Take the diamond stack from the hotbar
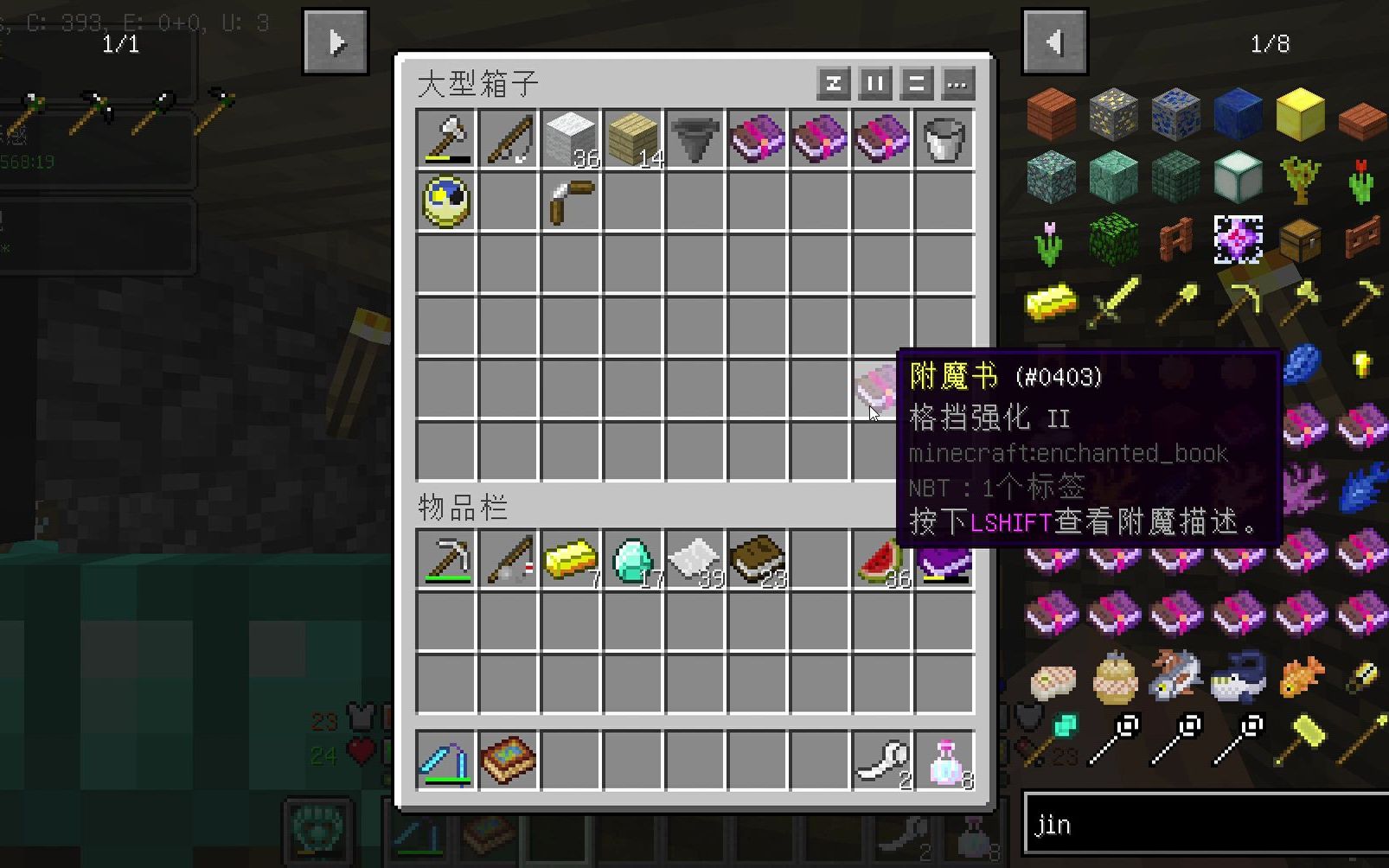Image resolution: width=1389 pixels, height=868 pixels. pyautogui.click(x=633, y=558)
